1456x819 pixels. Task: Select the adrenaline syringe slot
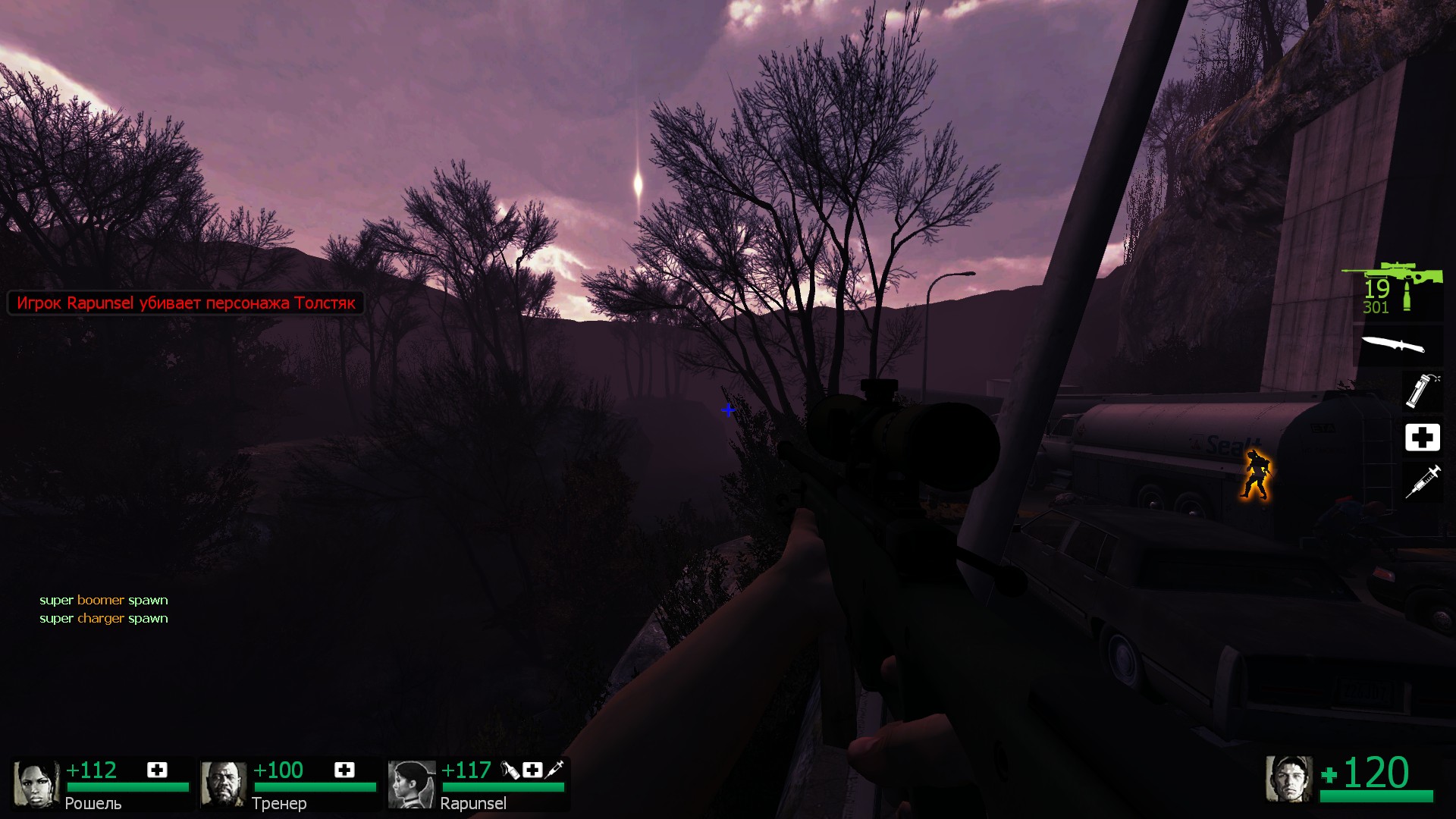click(1422, 482)
